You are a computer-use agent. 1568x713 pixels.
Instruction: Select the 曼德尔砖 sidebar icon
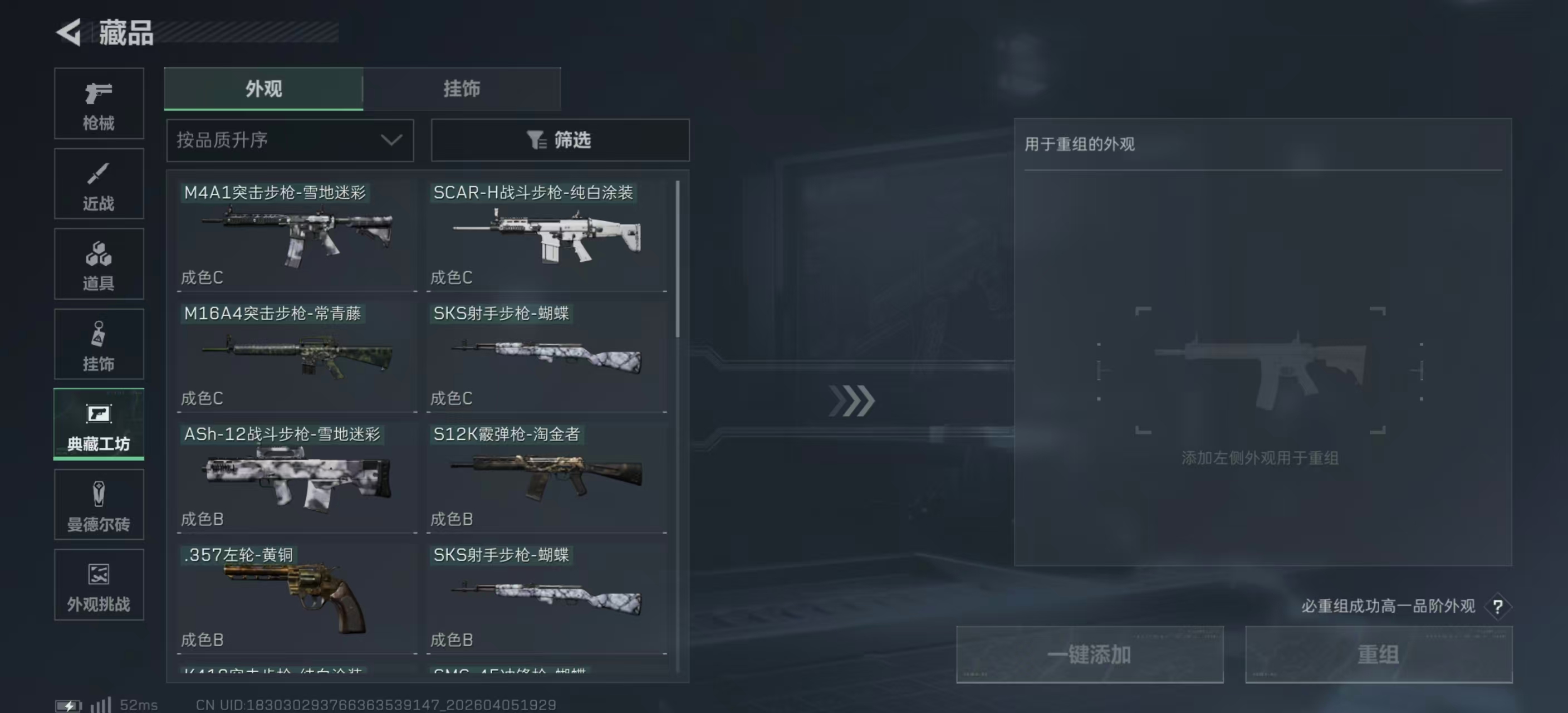pyautogui.click(x=99, y=504)
